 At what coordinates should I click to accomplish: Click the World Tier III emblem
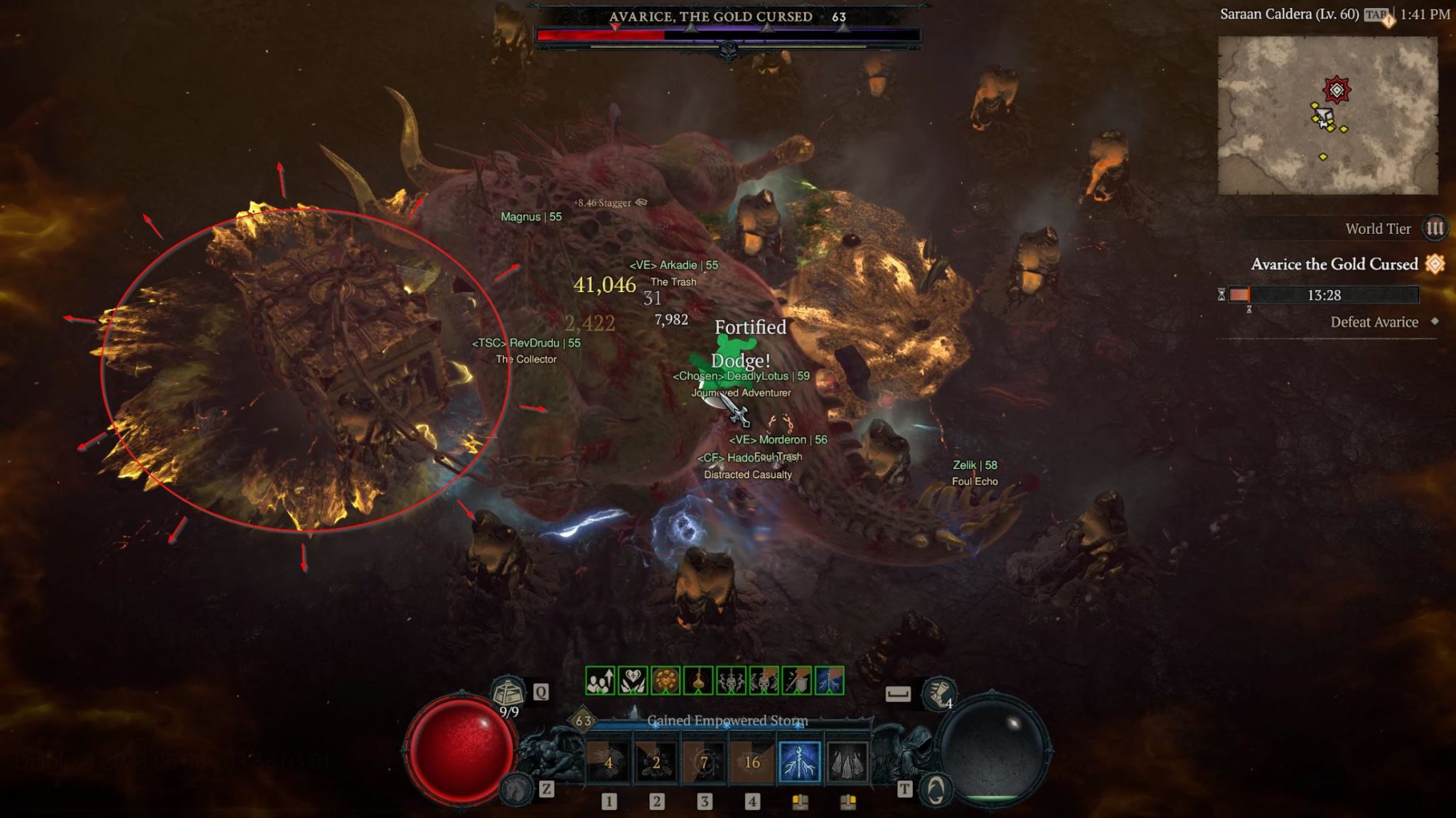point(1435,229)
